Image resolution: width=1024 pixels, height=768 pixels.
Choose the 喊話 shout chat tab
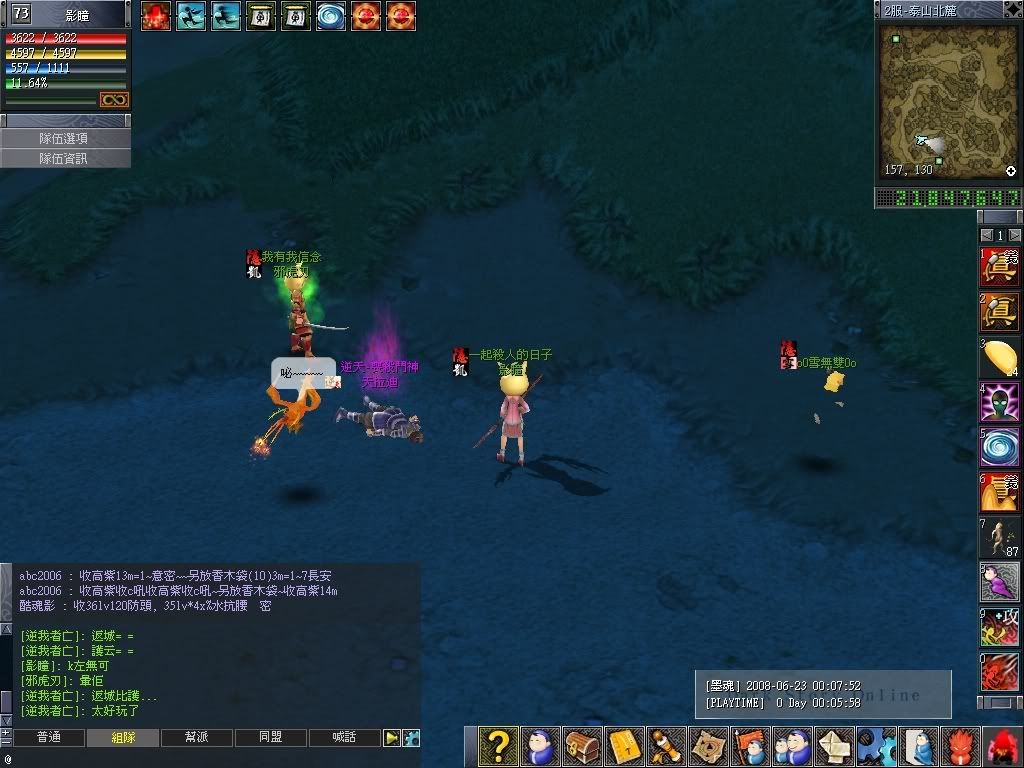[344, 738]
